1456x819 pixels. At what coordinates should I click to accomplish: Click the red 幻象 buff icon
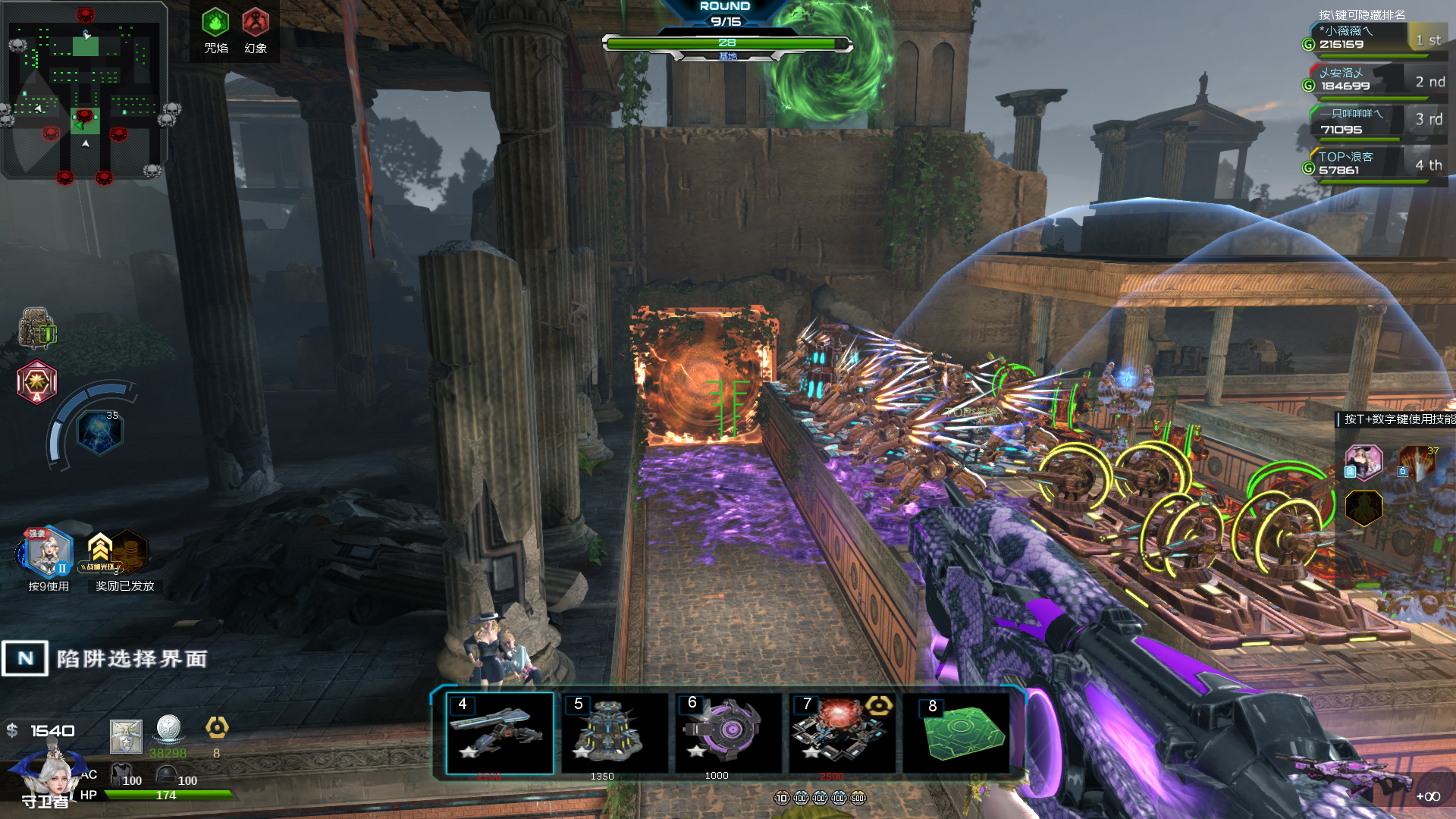pyautogui.click(x=256, y=23)
